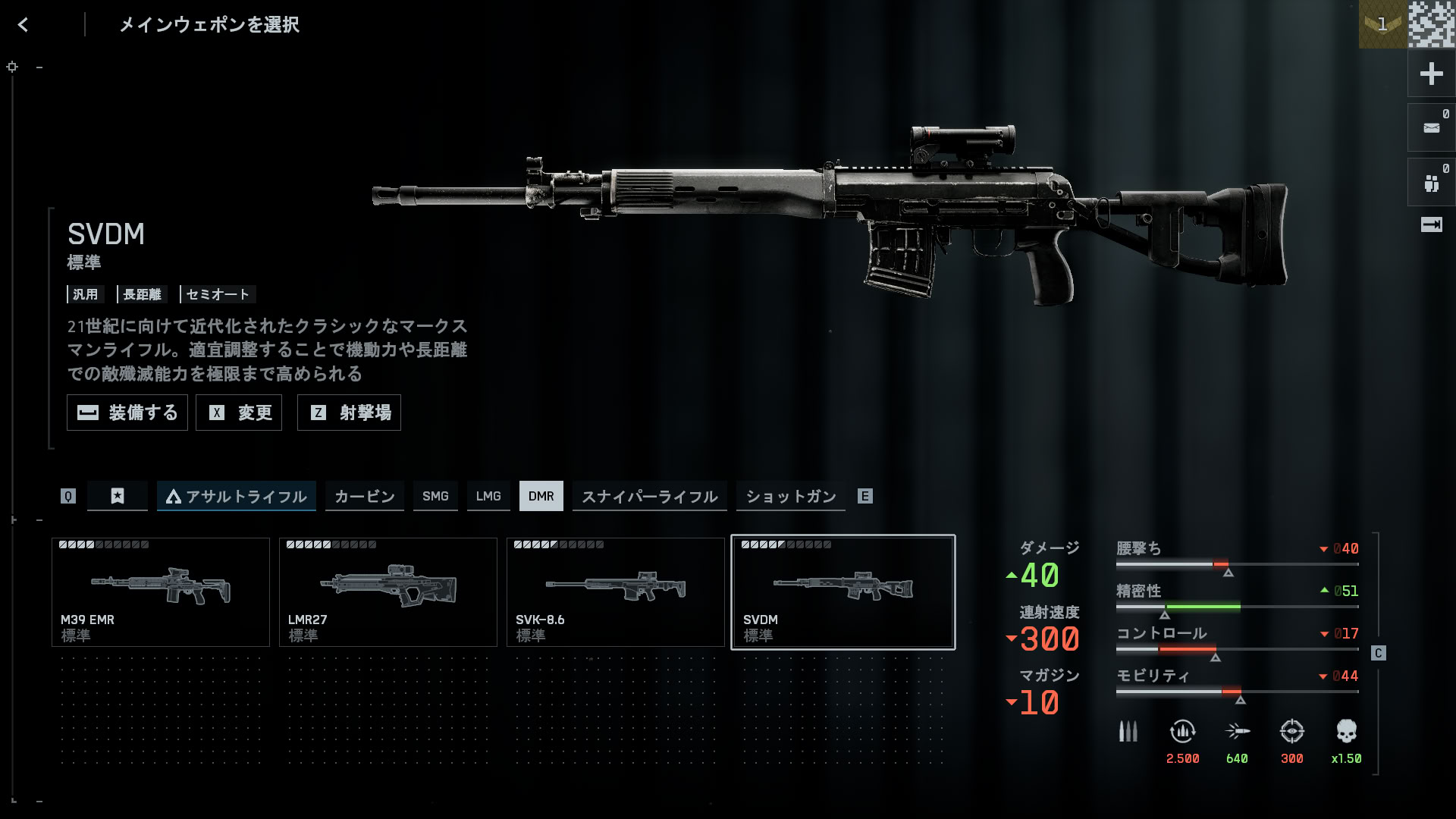Enter the 射撃場 firing range
Screen dimensions: 1456x819
tap(349, 413)
